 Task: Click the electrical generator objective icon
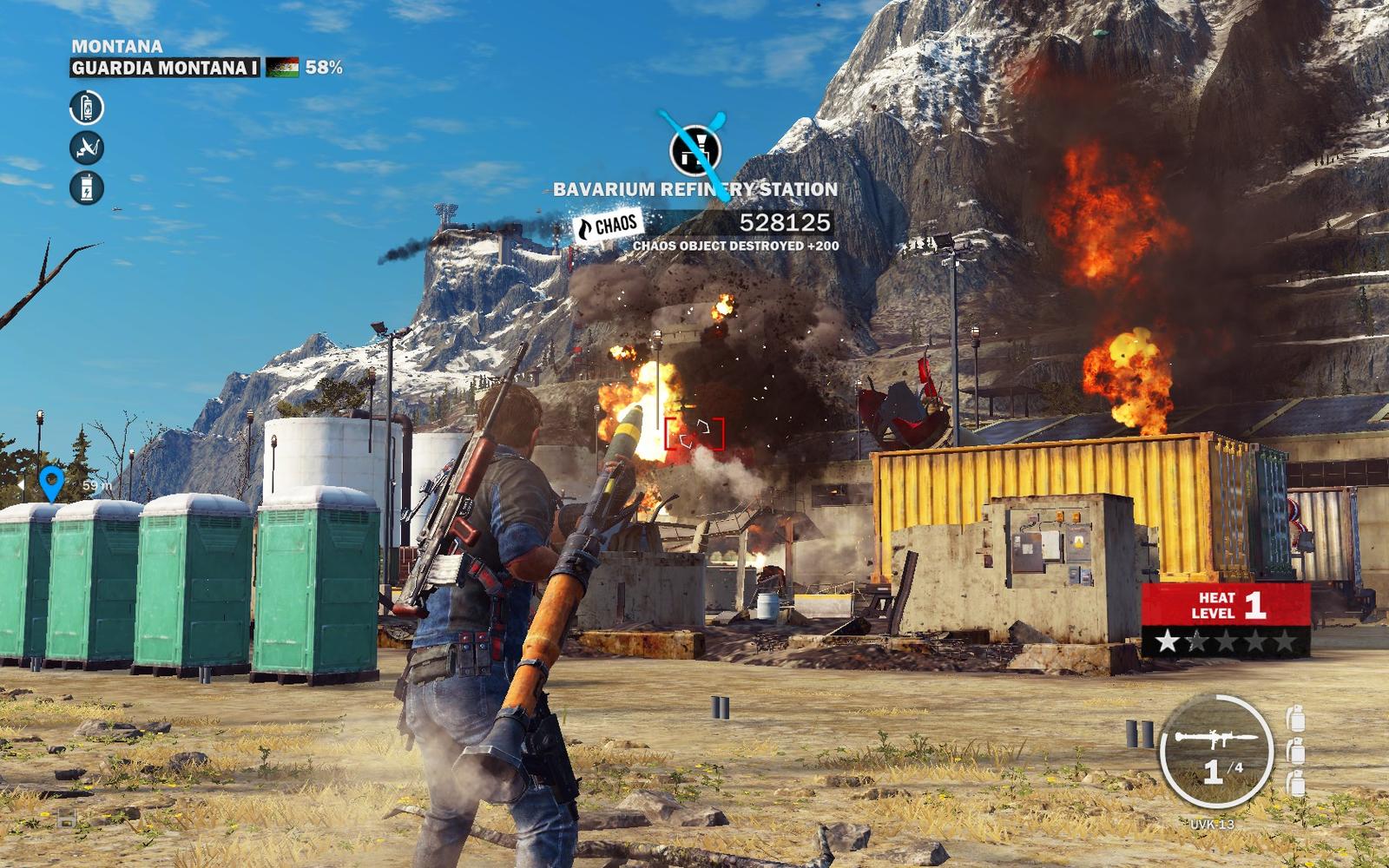(x=87, y=187)
